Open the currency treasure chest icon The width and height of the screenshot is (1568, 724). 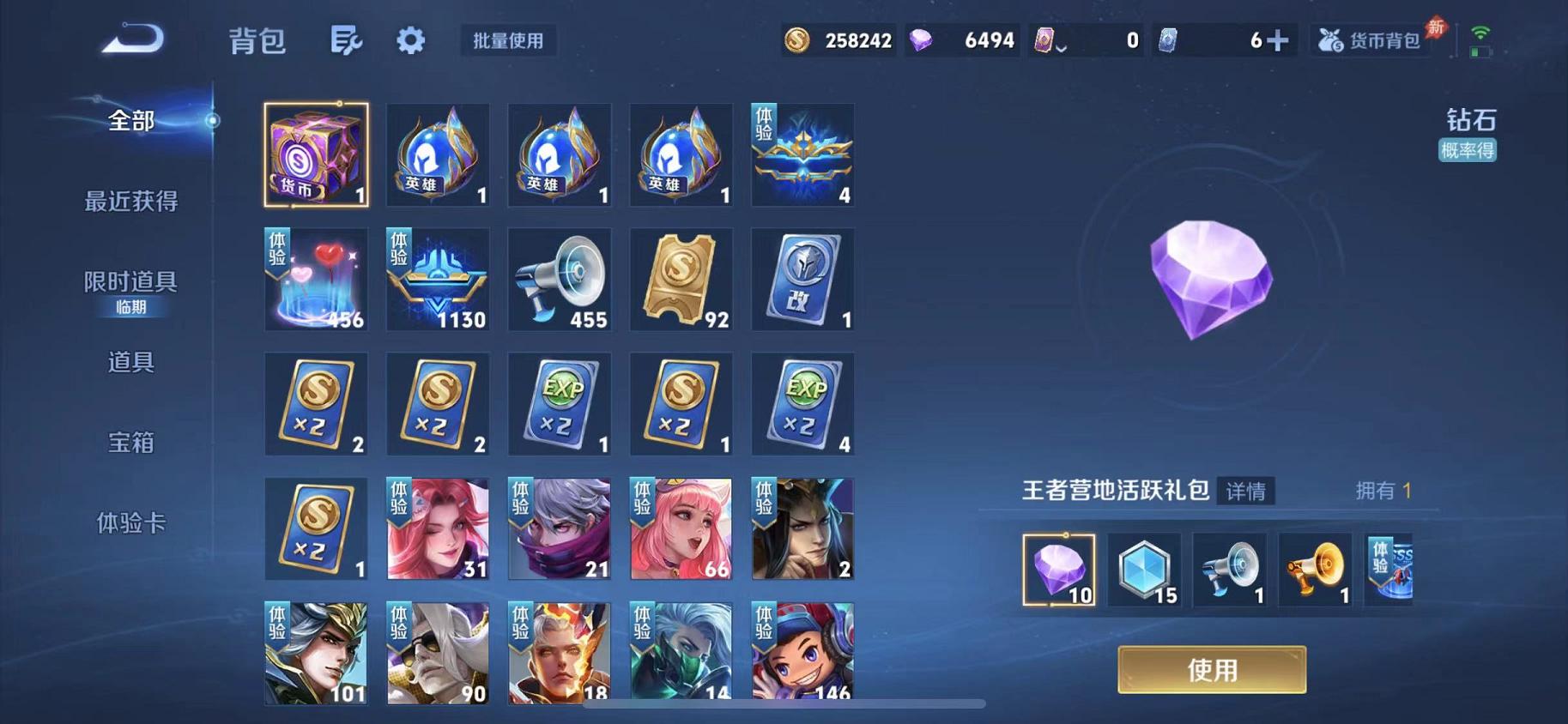coord(316,154)
